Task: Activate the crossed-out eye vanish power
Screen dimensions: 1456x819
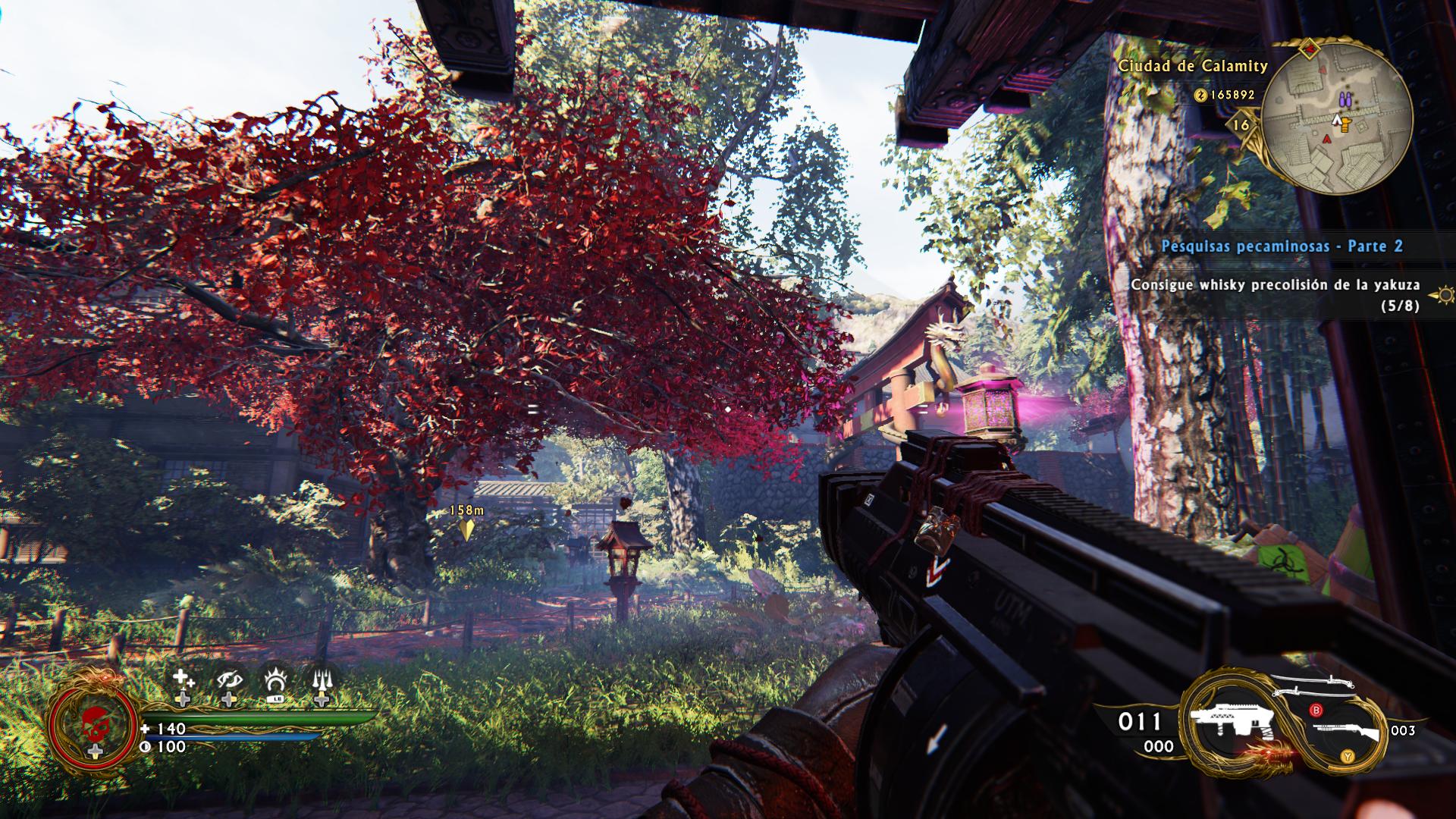Action: pos(228,680)
